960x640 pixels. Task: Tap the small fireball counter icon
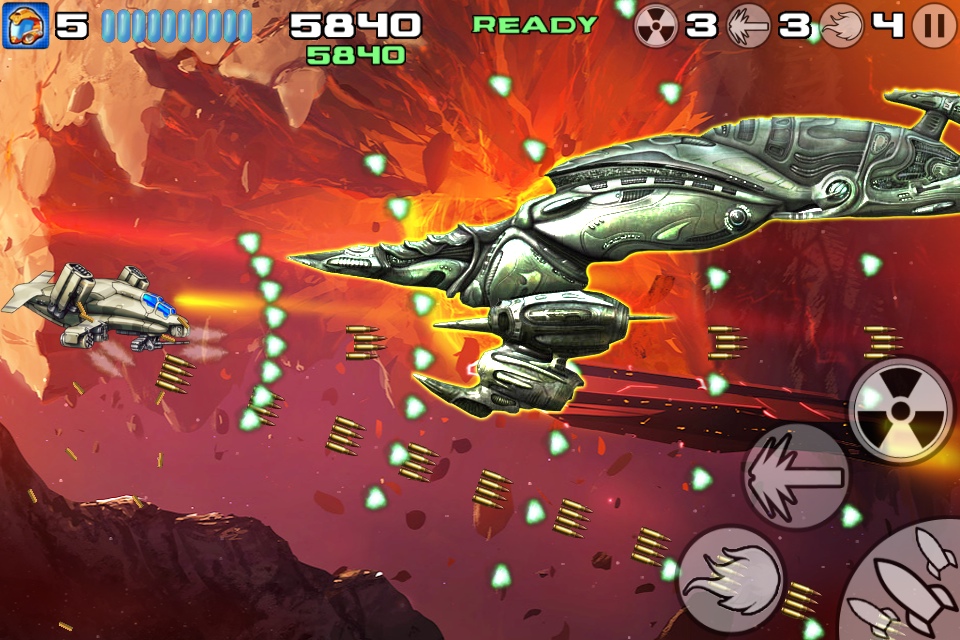pos(841,26)
